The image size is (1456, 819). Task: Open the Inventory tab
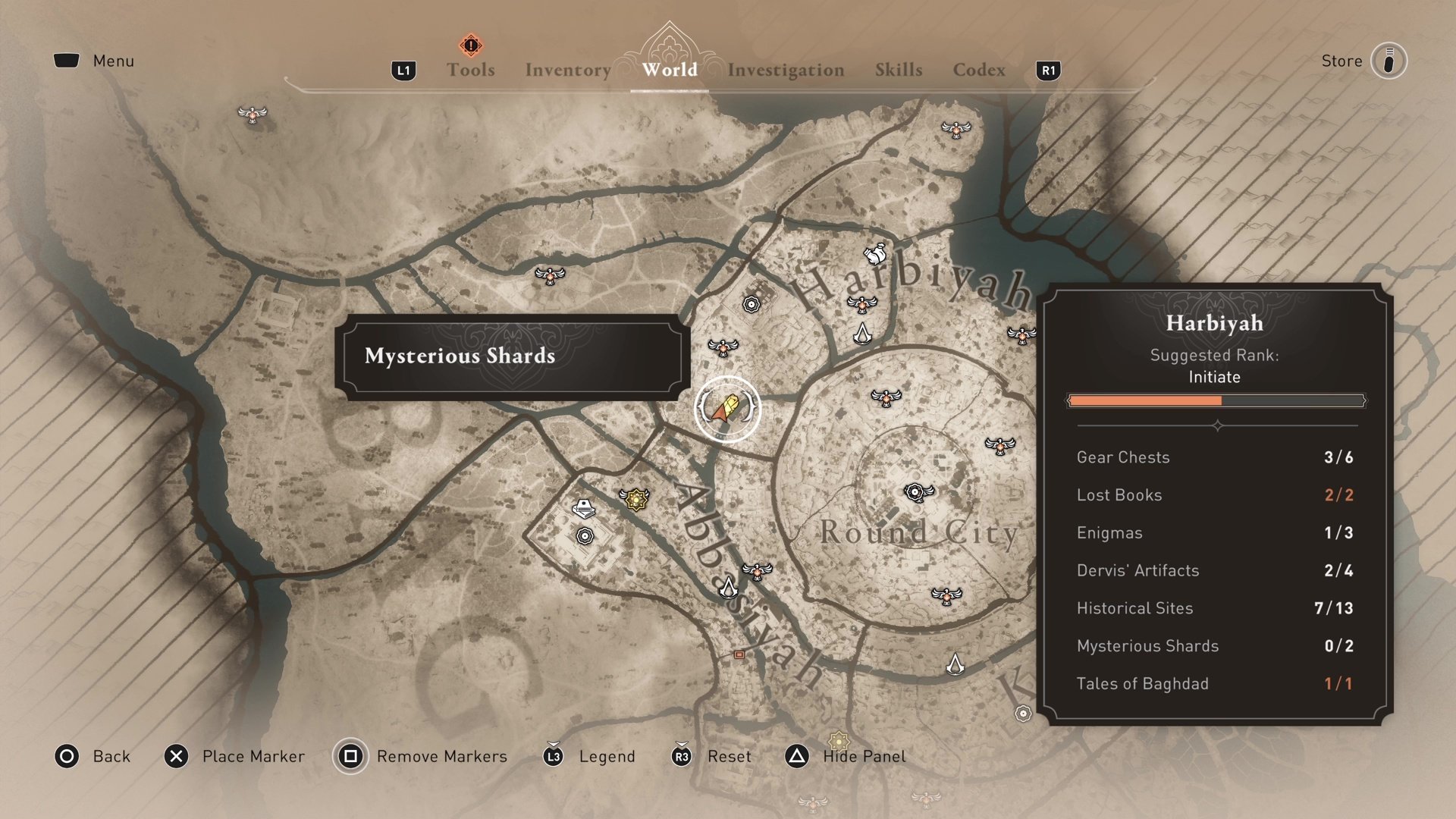click(568, 70)
